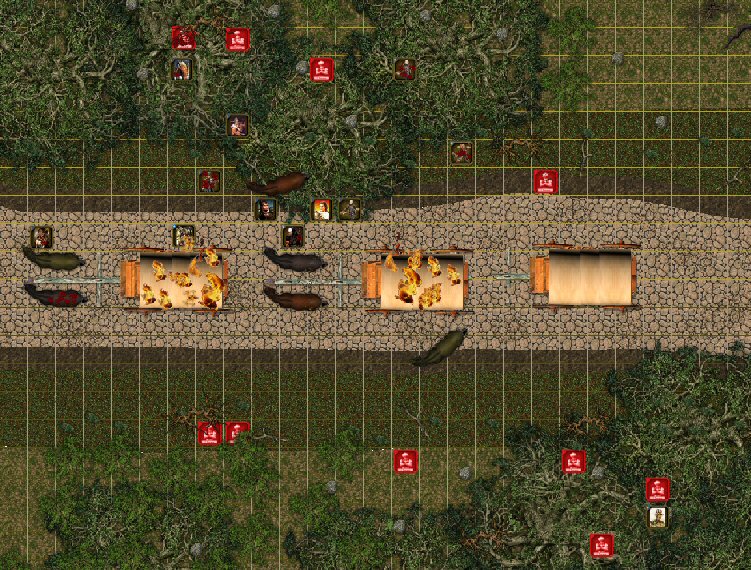Select the pale cream-colored character token

(657, 516)
